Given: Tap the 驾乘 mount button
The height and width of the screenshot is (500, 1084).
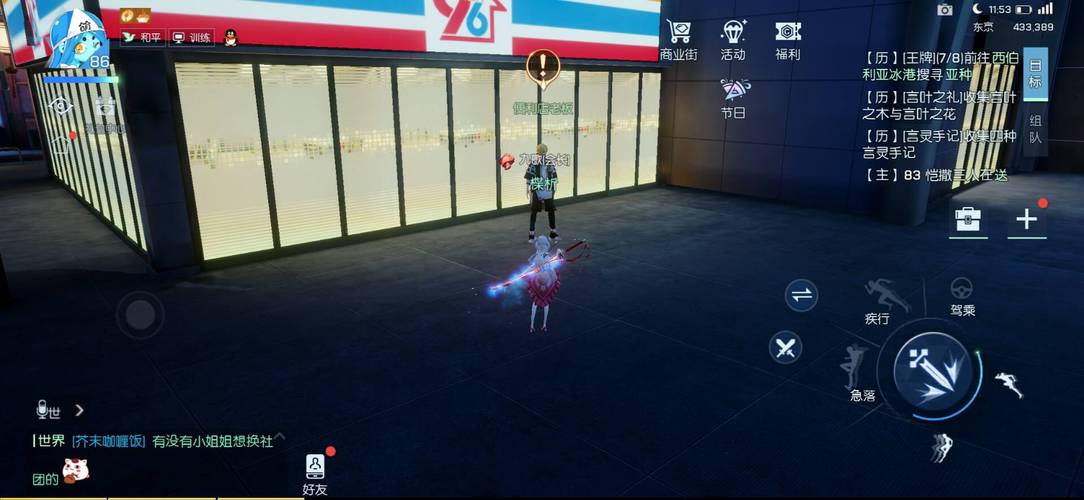Looking at the screenshot, I should click(x=962, y=295).
